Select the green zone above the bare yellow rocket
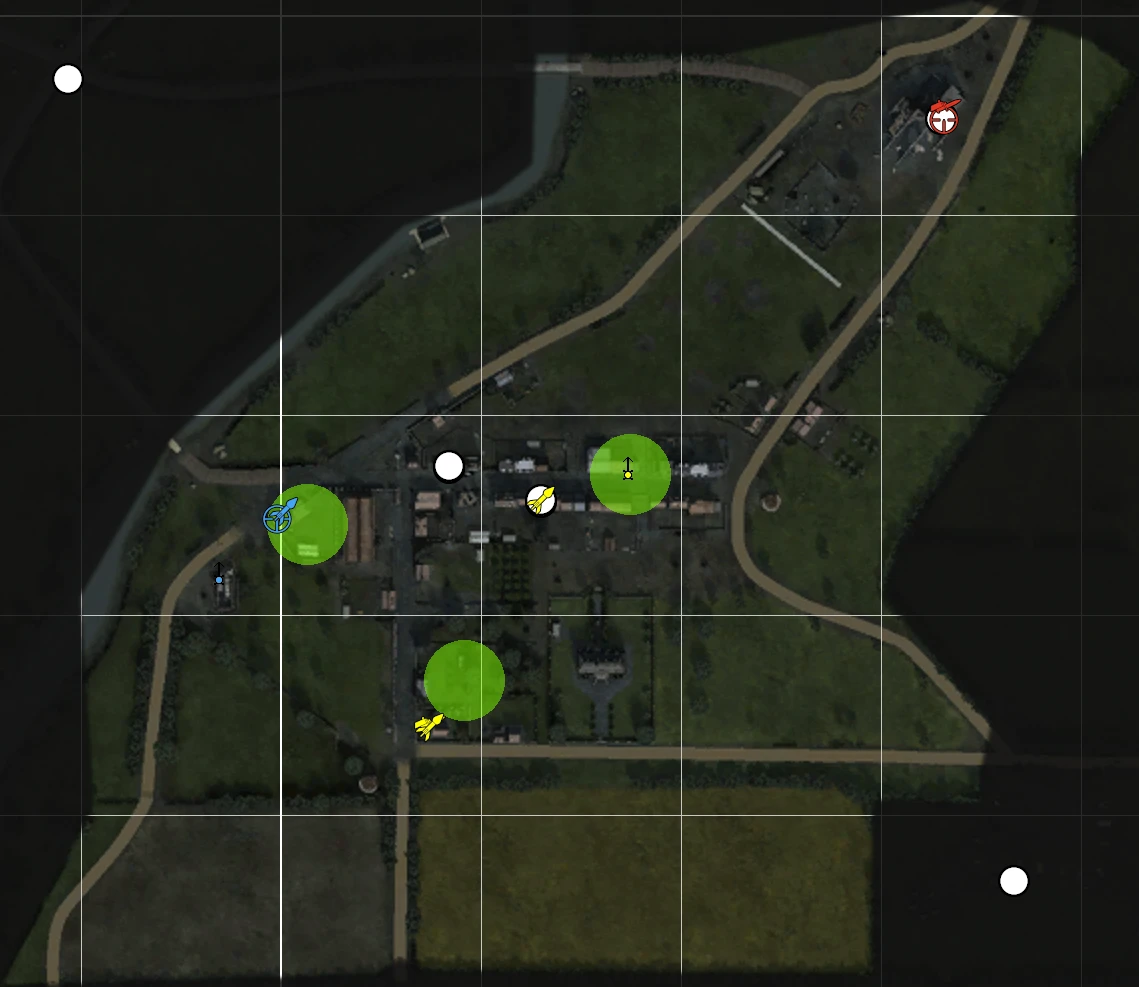 pyautogui.click(x=464, y=680)
